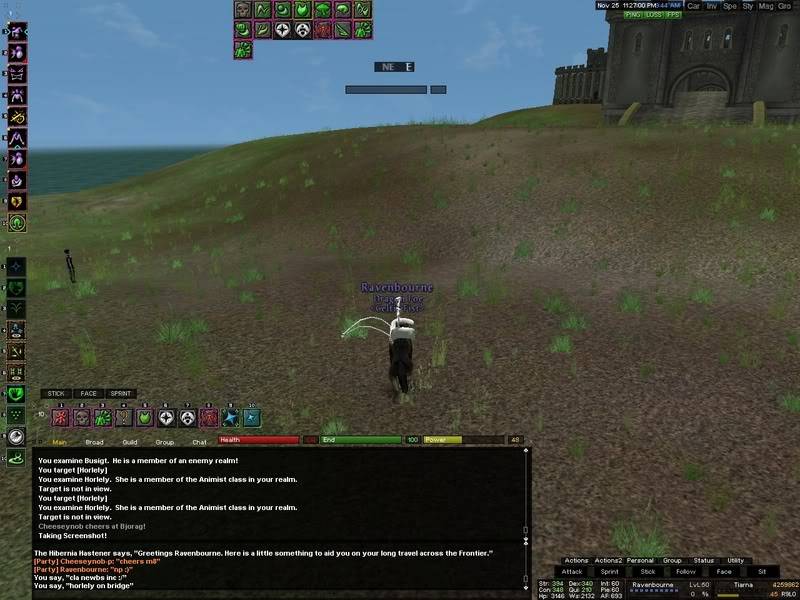
Task: Click the STICK quick button above hotbar
Action: coord(57,394)
